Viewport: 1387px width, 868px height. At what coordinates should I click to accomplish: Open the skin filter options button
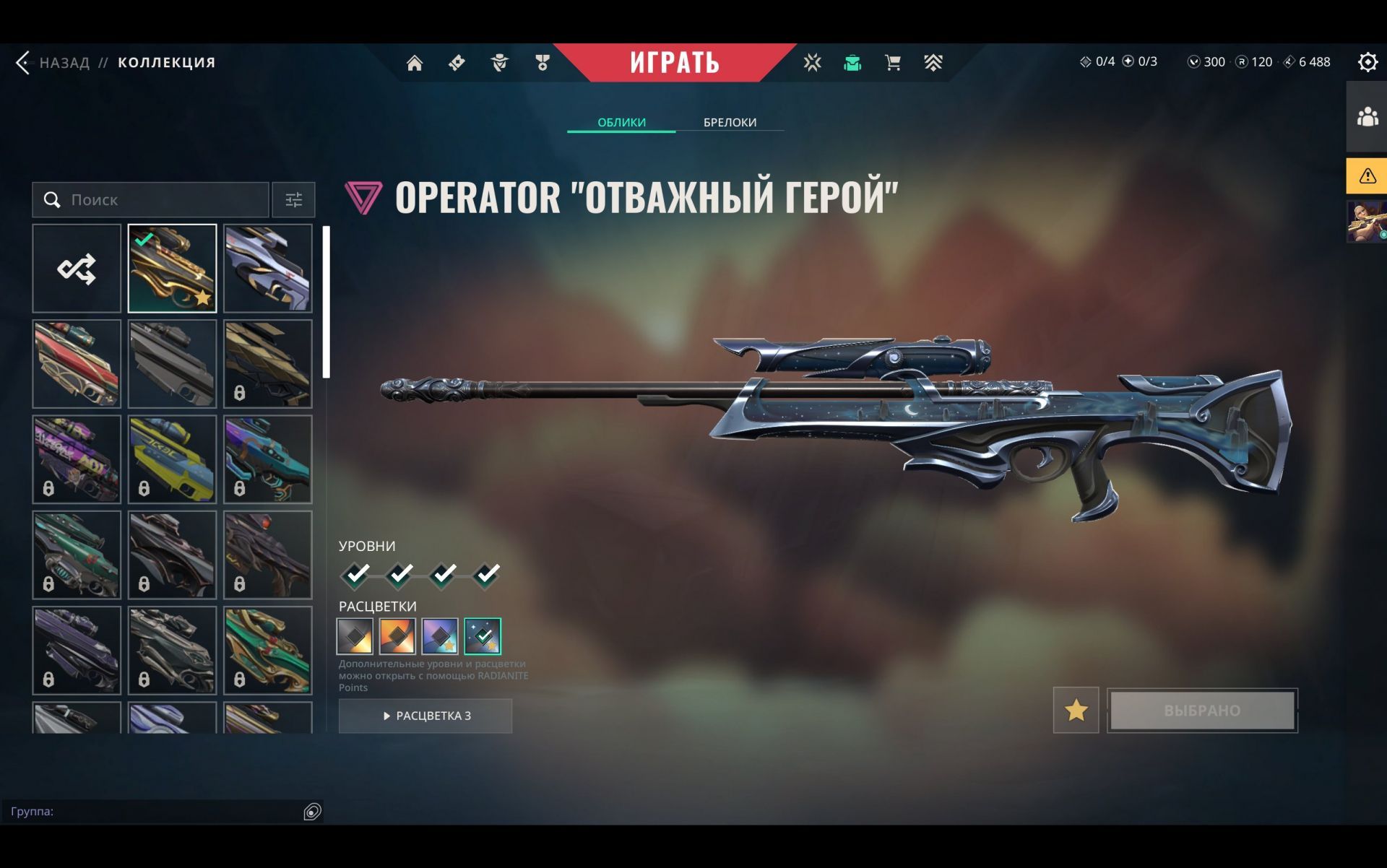293,200
